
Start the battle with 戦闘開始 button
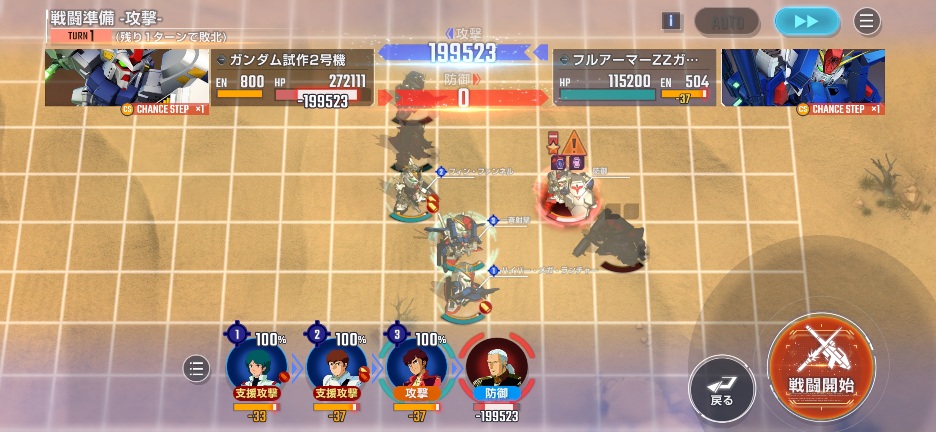821,366
